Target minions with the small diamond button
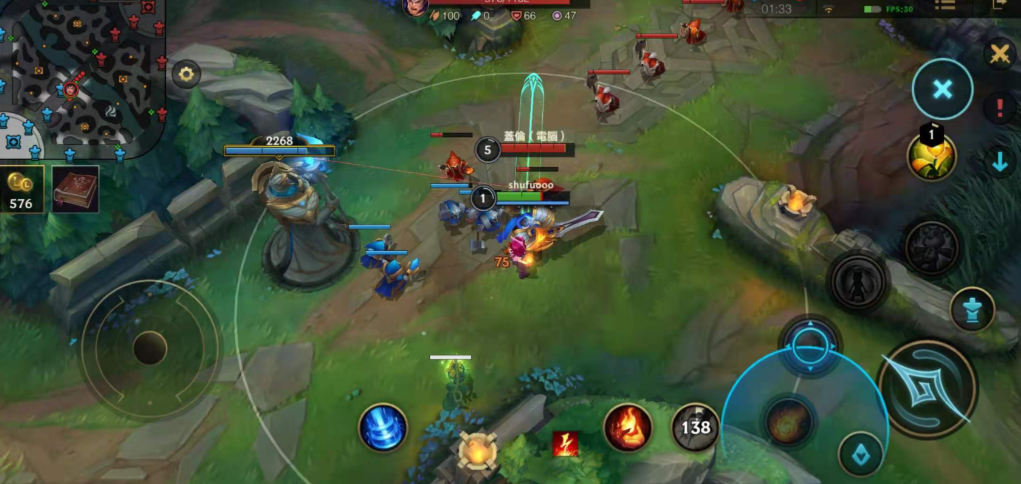 tap(860, 454)
